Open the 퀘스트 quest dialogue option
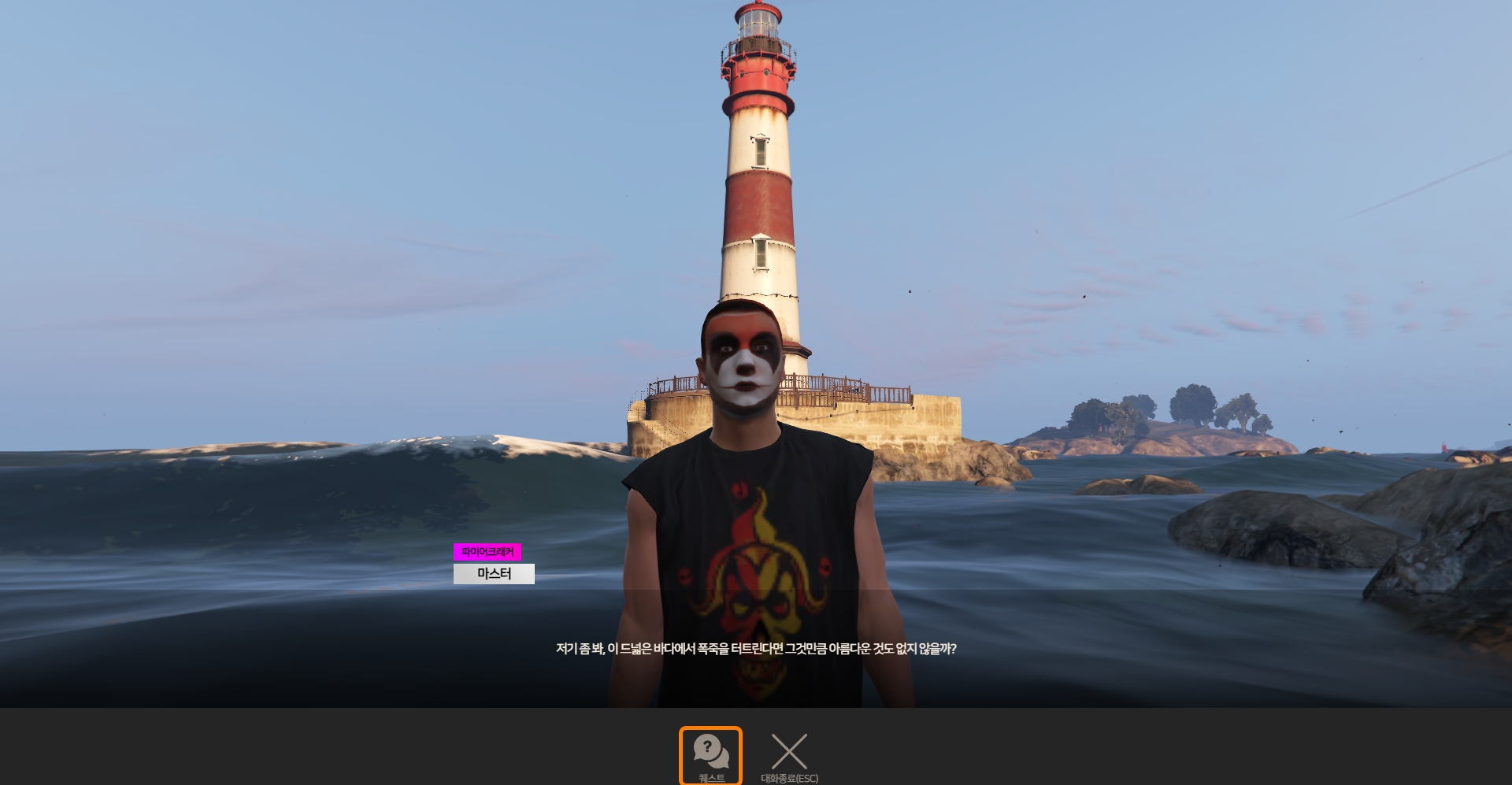 (710, 755)
